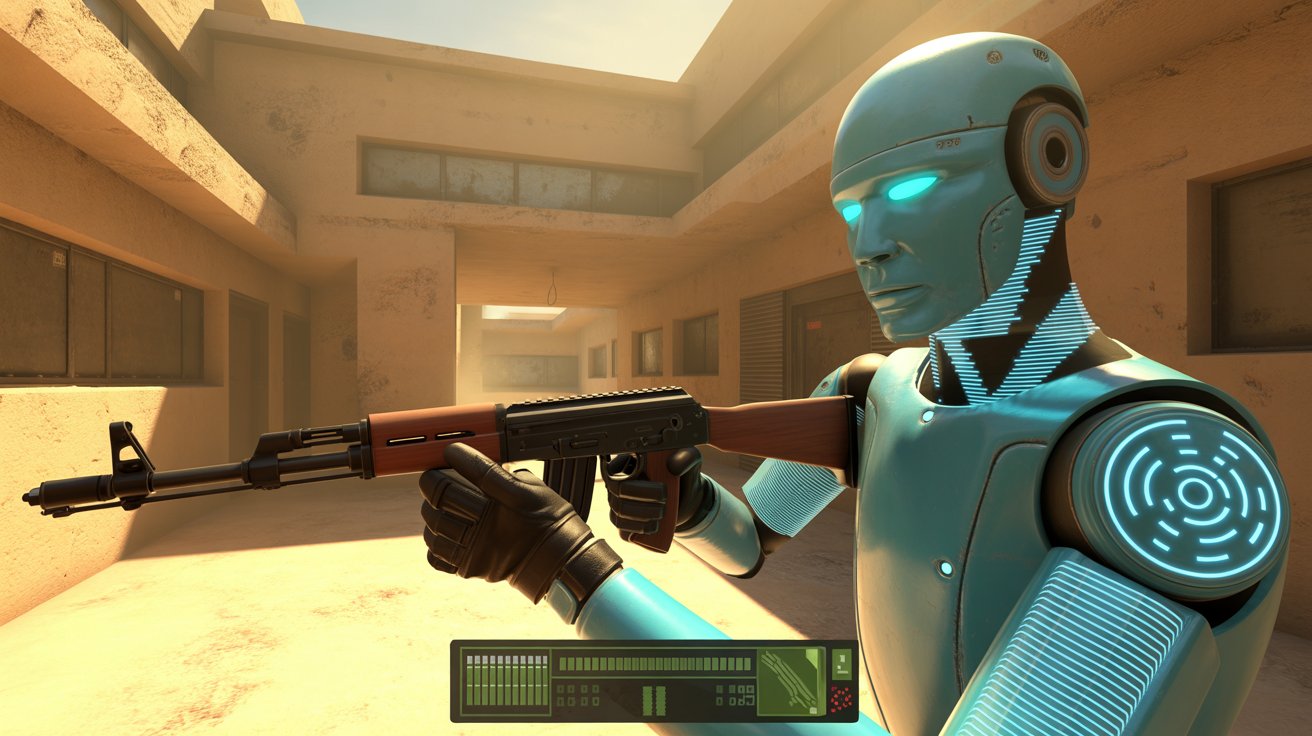Click the red dotted cluster icon
Viewport: 1312px width, 736px height.
[841, 699]
